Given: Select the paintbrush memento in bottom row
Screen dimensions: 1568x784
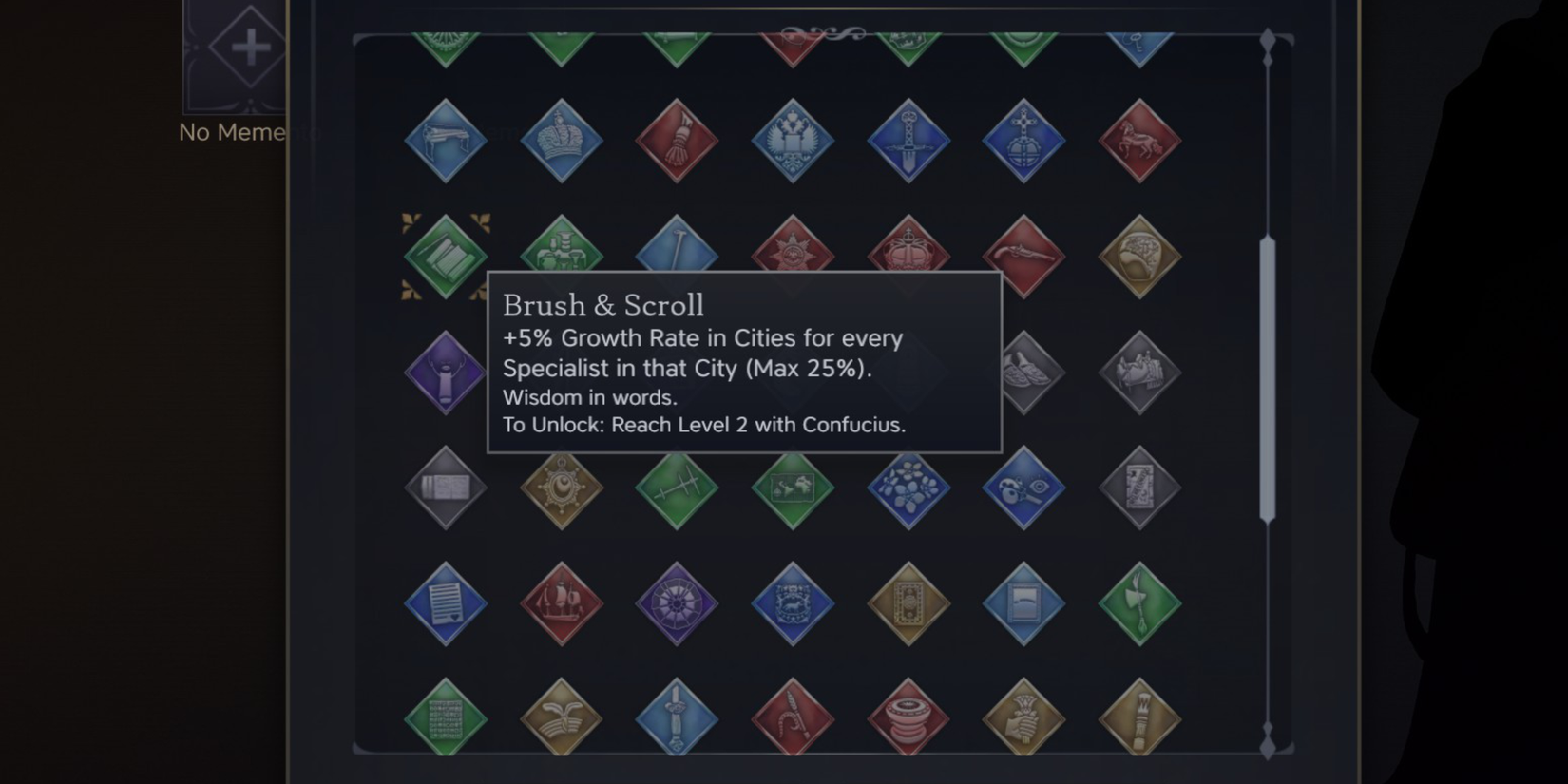Looking at the screenshot, I should tap(1140, 717).
